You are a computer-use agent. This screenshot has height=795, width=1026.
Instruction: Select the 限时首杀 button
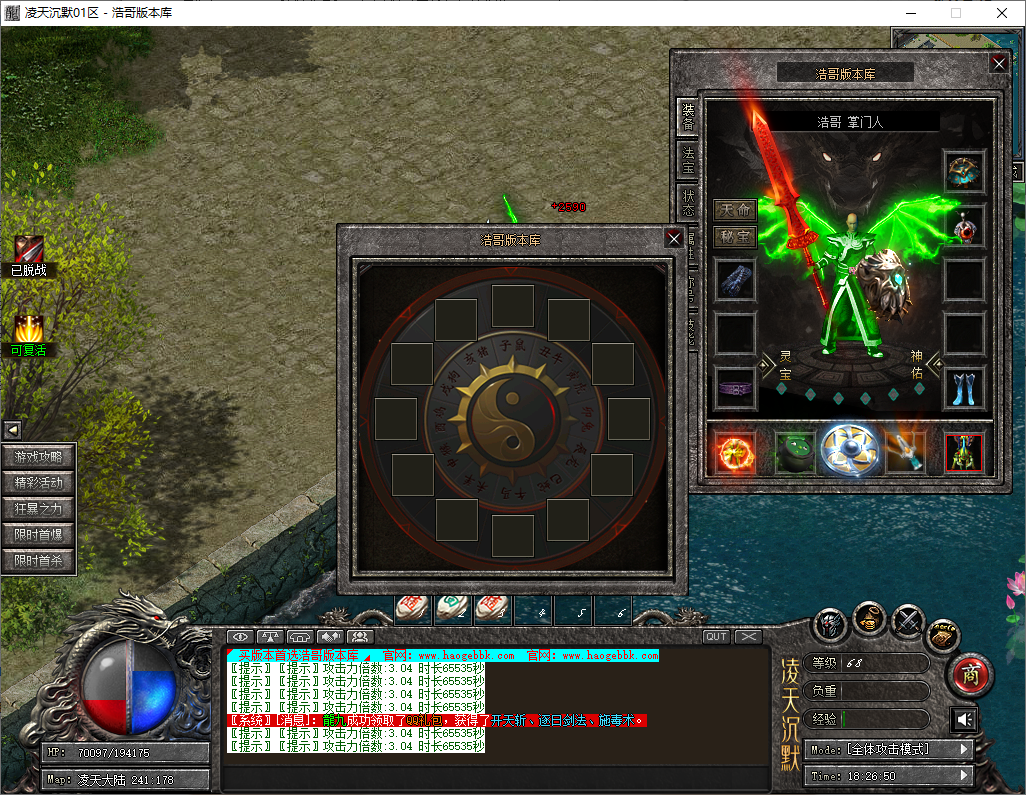coord(39,561)
